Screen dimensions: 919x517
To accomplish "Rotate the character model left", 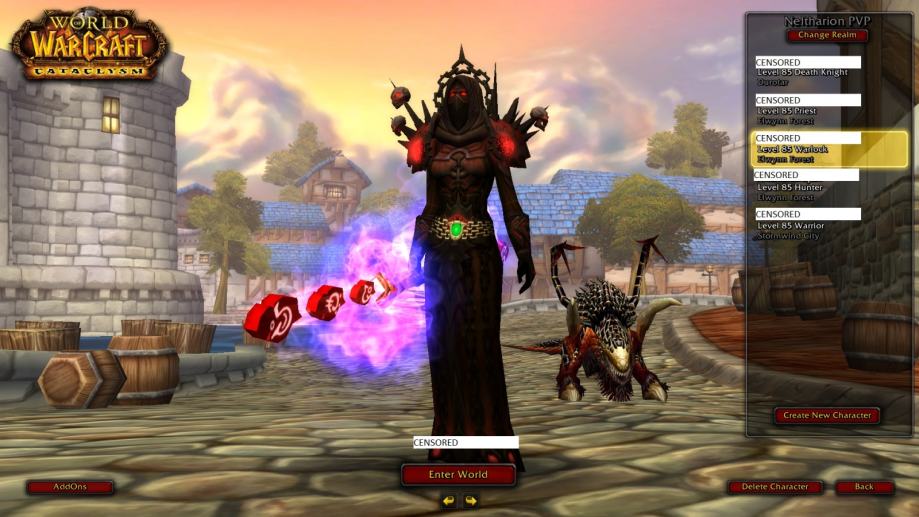I will pos(448,501).
